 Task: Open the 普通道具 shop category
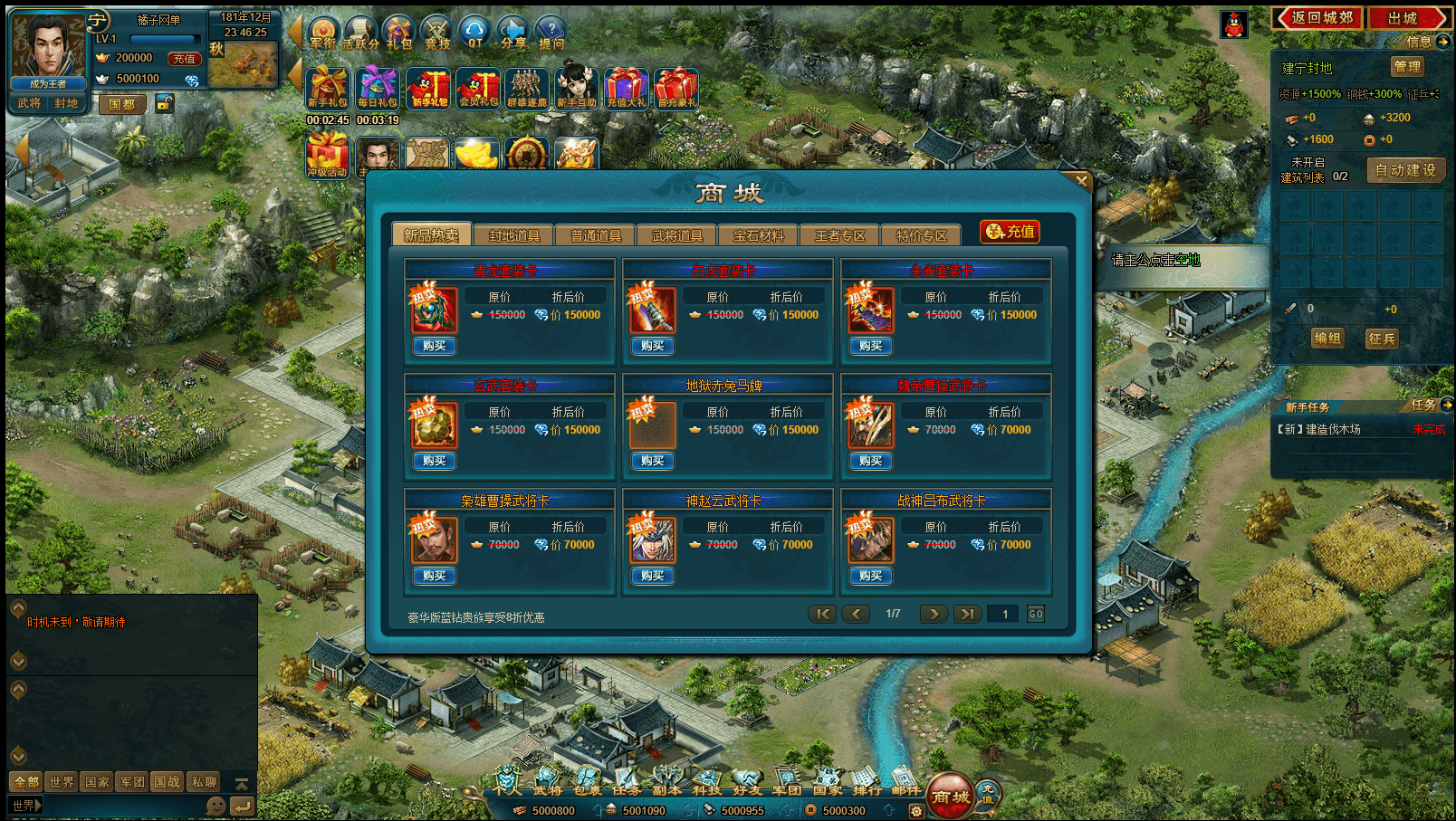[x=596, y=235]
